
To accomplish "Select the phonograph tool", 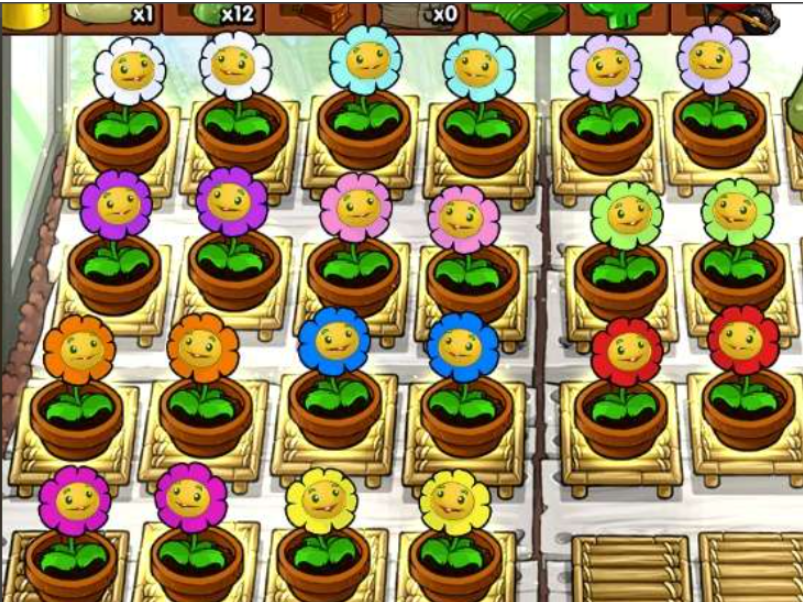I will (x=318, y=14).
